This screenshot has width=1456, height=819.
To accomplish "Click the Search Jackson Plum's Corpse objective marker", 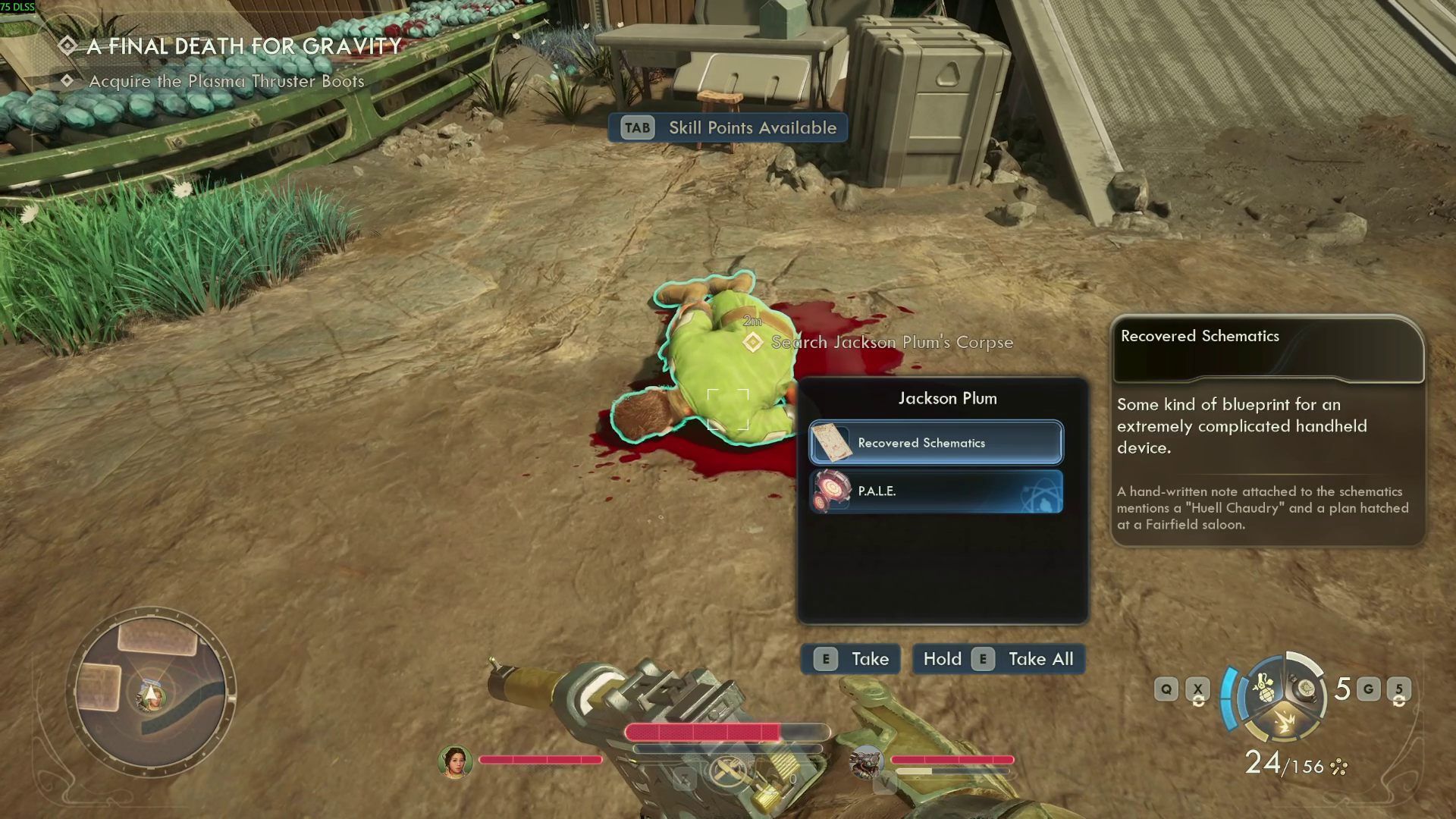I will point(752,343).
